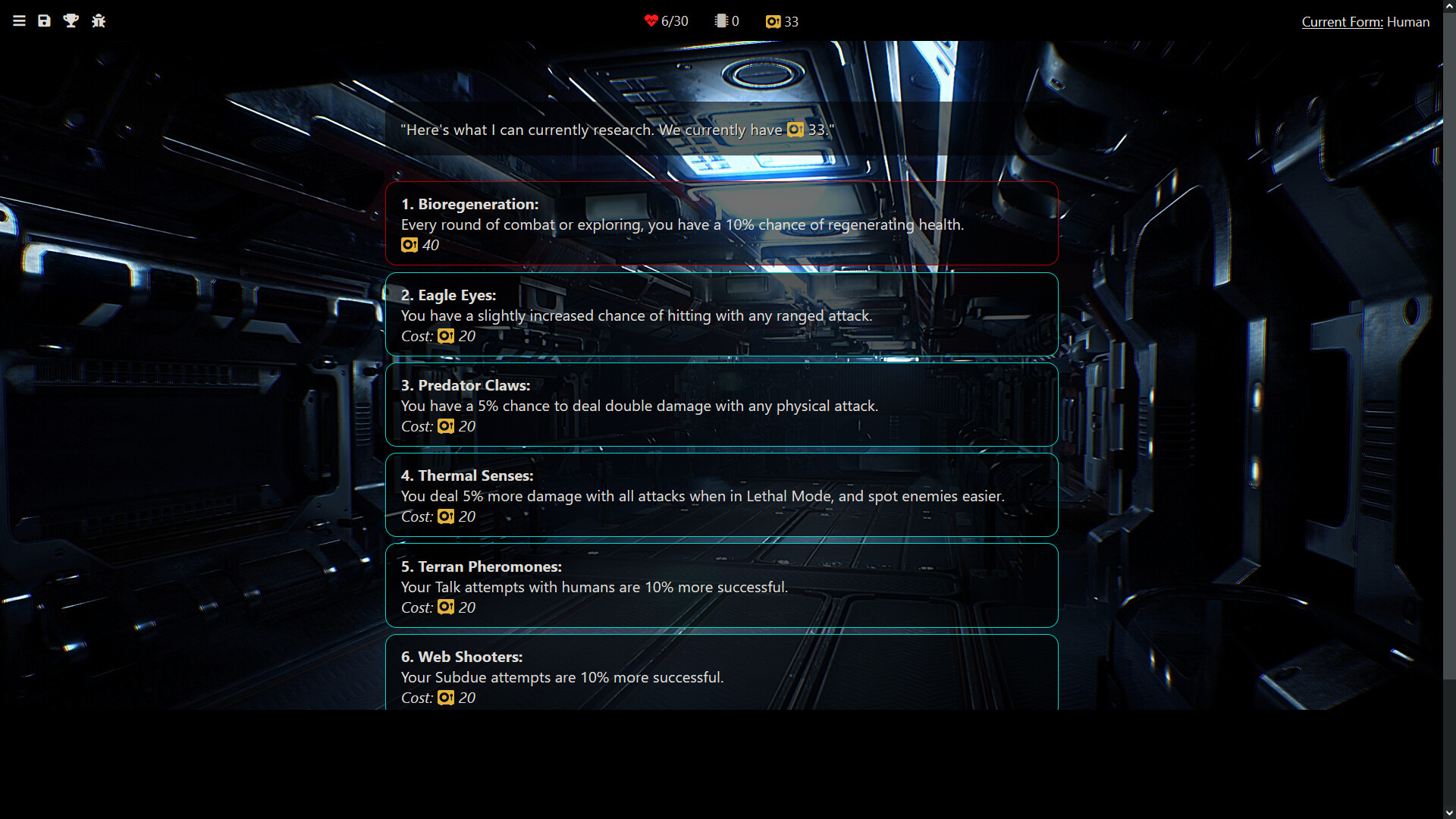Open the trophy achievements icon

[71, 21]
